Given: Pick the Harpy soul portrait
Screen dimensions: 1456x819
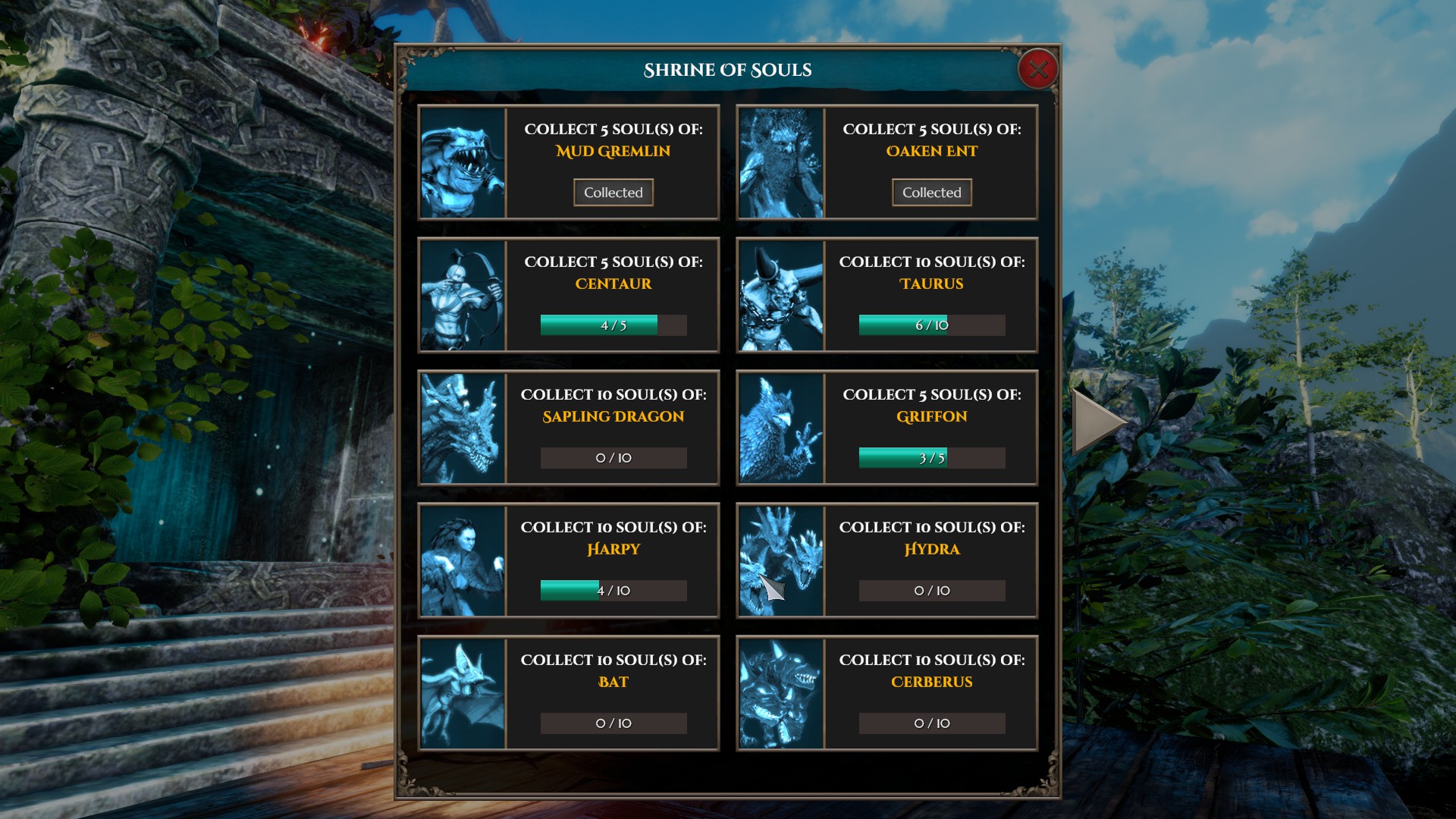Looking at the screenshot, I should [x=463, y=561].
